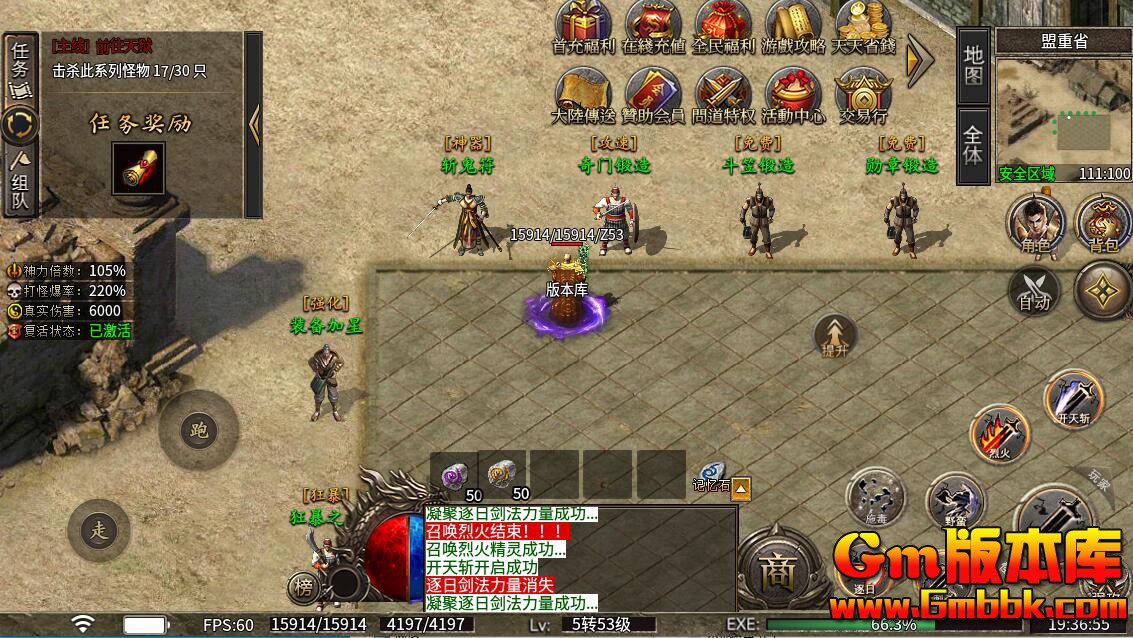This screenshot has width=1133, height=638.
Task: Open the 背包 backpack
Action: point(1103,222)
